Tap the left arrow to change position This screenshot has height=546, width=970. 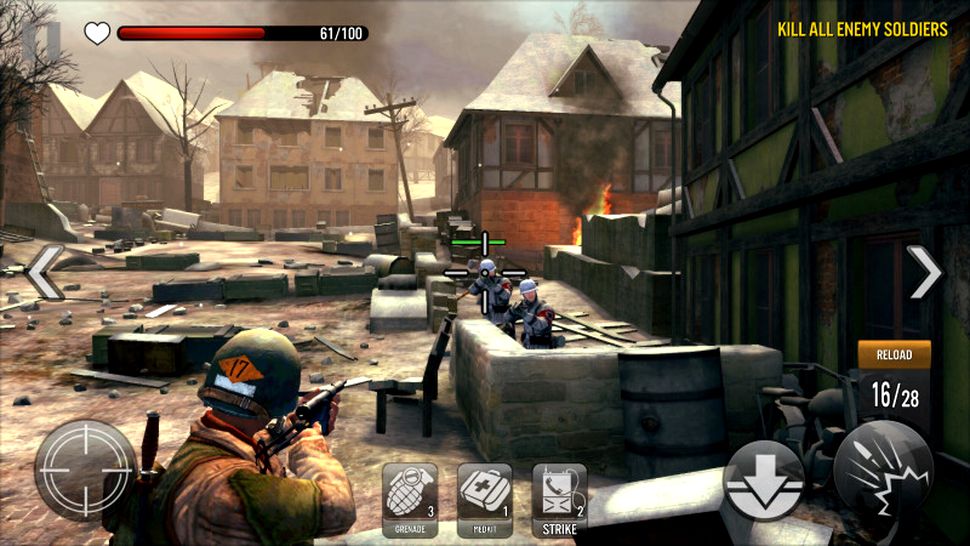(45, 272)
